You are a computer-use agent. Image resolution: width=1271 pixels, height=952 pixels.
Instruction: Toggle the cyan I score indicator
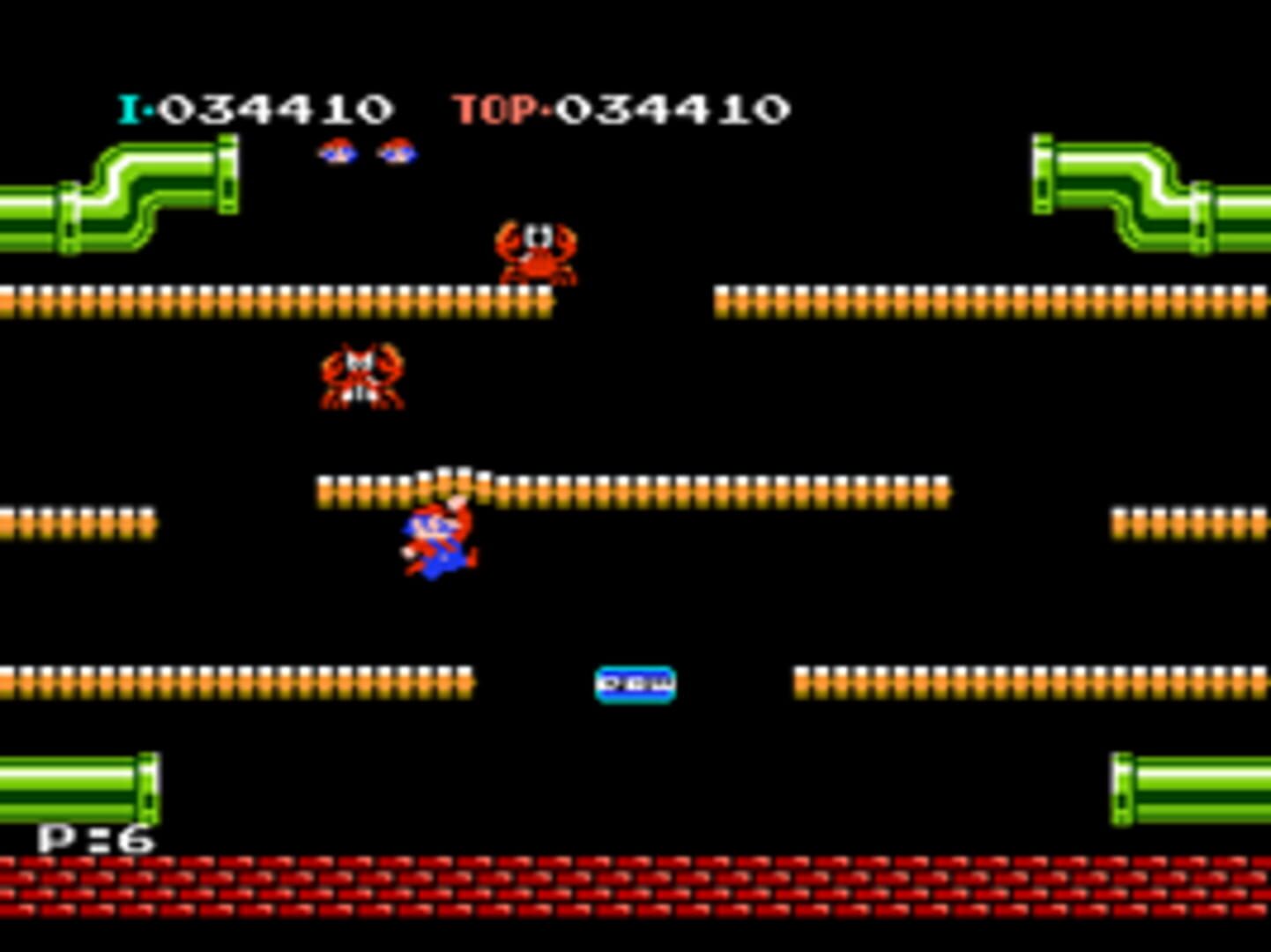pyautogui.click(x=130, y=108)
